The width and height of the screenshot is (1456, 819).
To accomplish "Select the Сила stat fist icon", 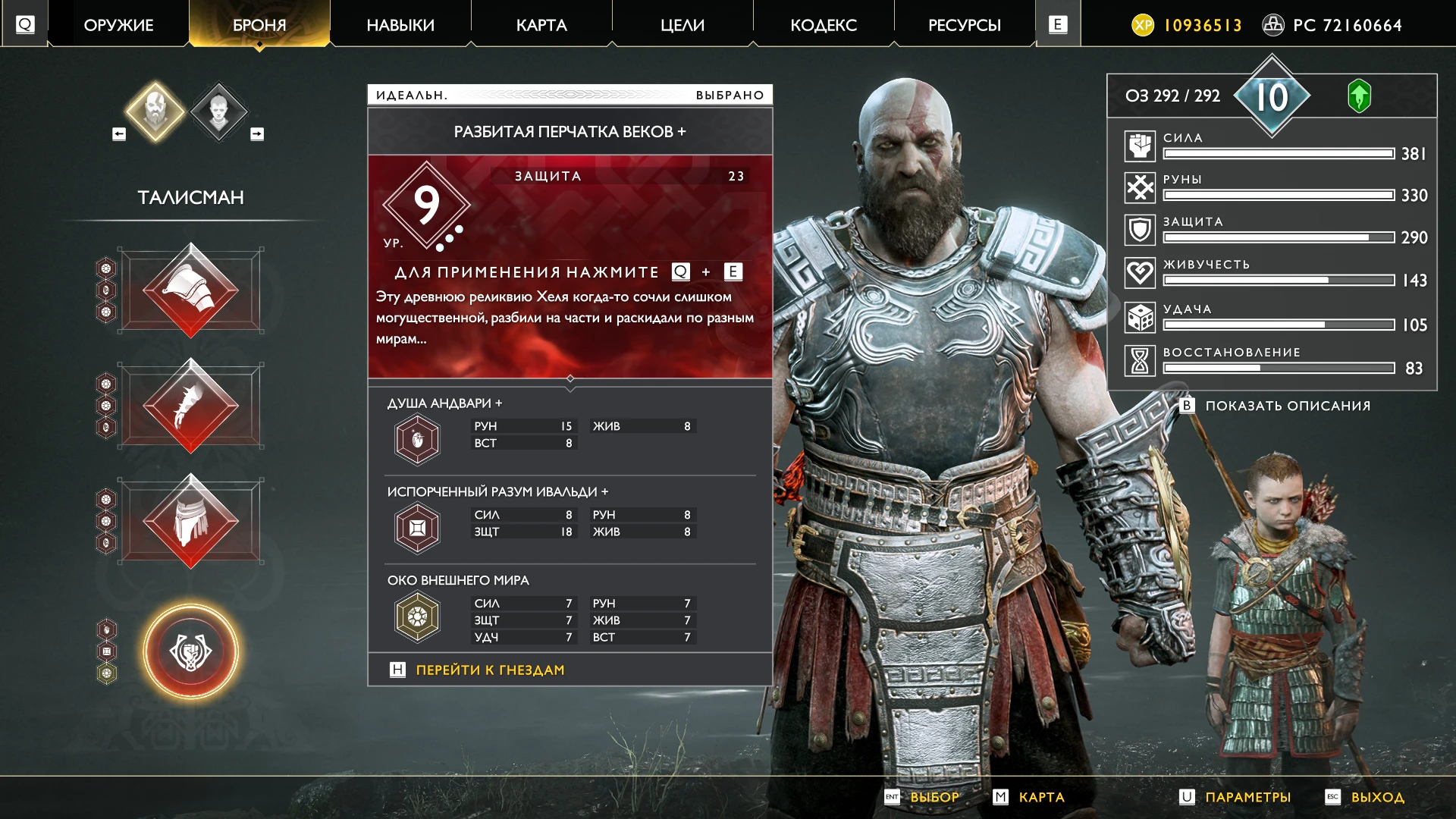I will point(1140,146).
